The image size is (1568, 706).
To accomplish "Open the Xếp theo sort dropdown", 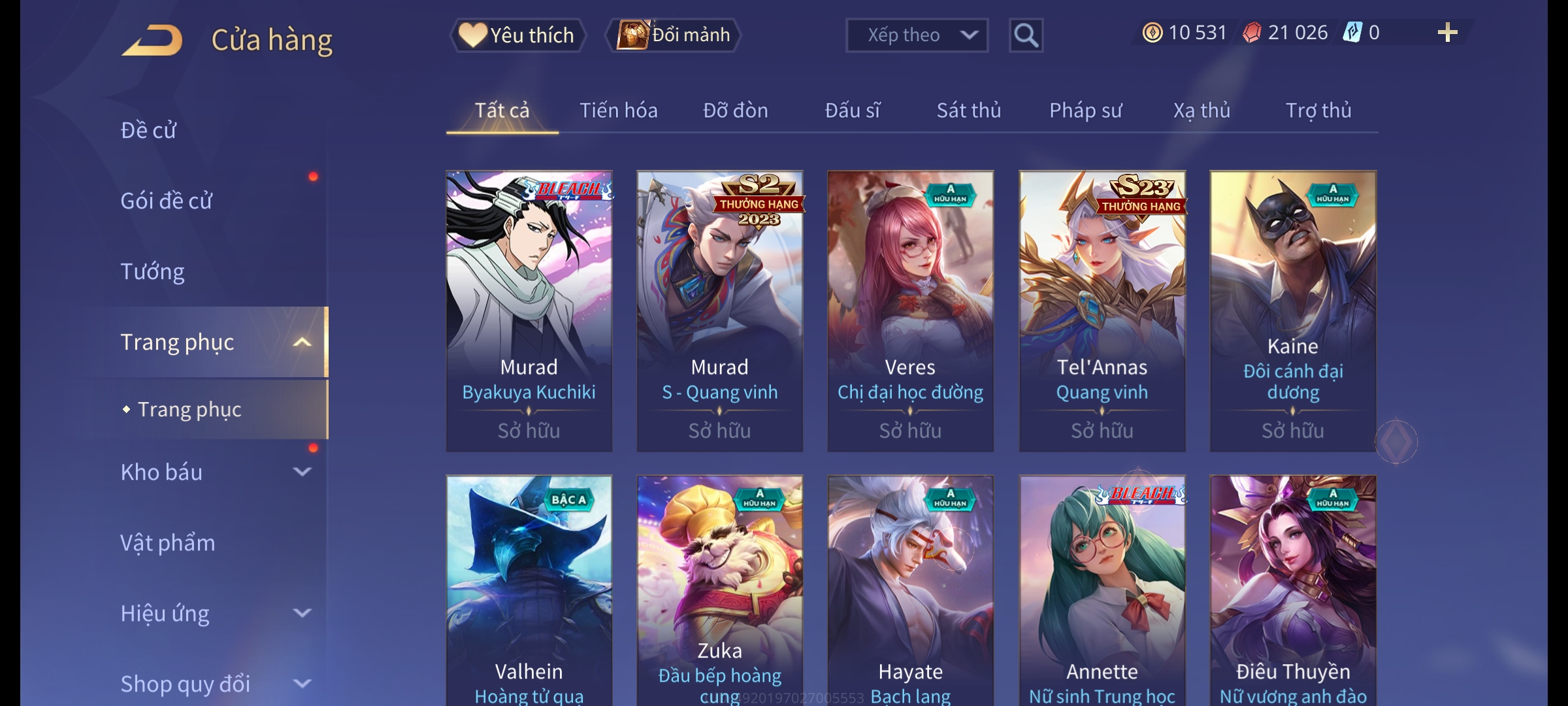I will pyautogui.click(x=916, y=35).
